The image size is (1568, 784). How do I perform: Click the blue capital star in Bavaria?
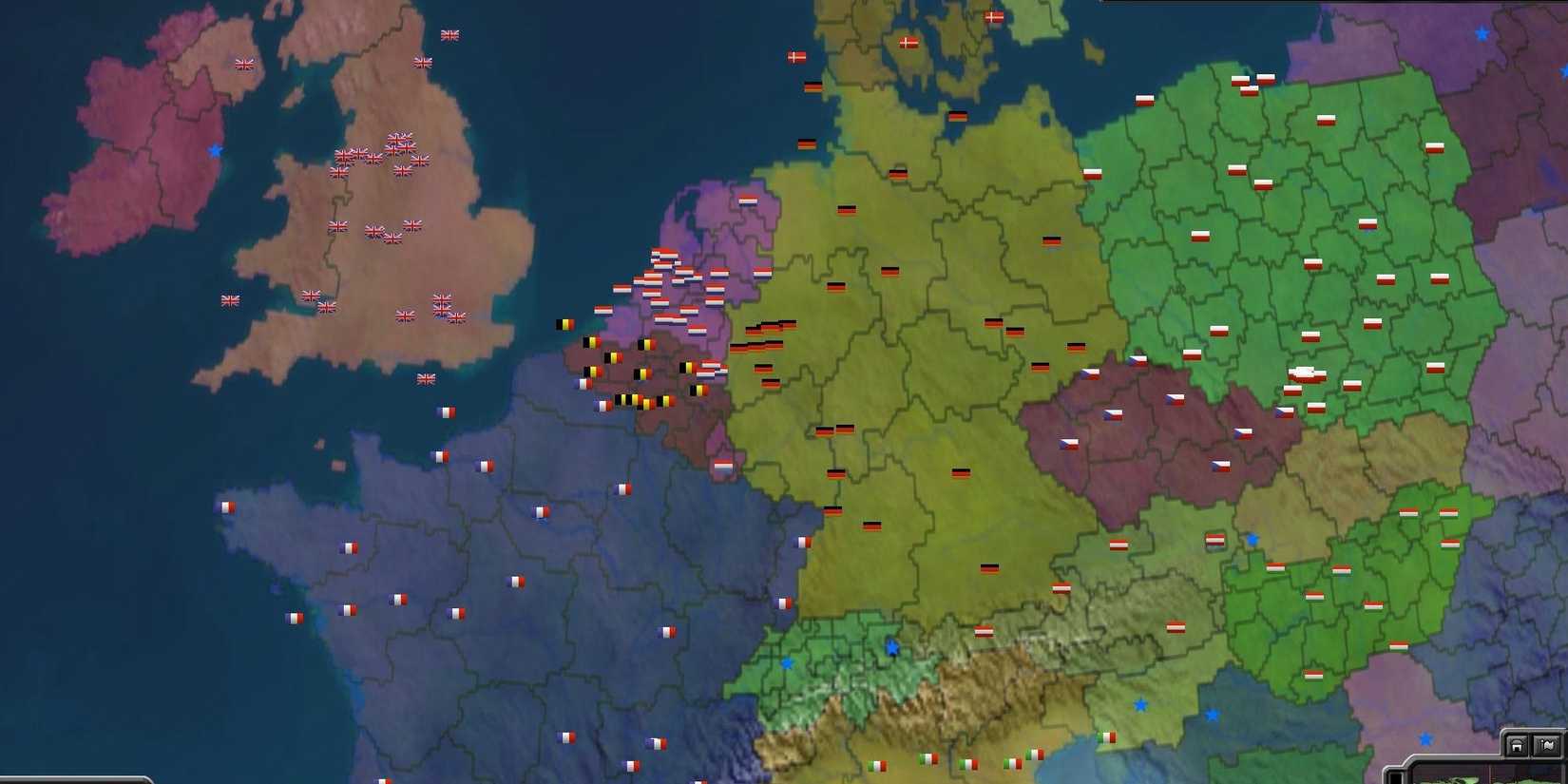890,648
